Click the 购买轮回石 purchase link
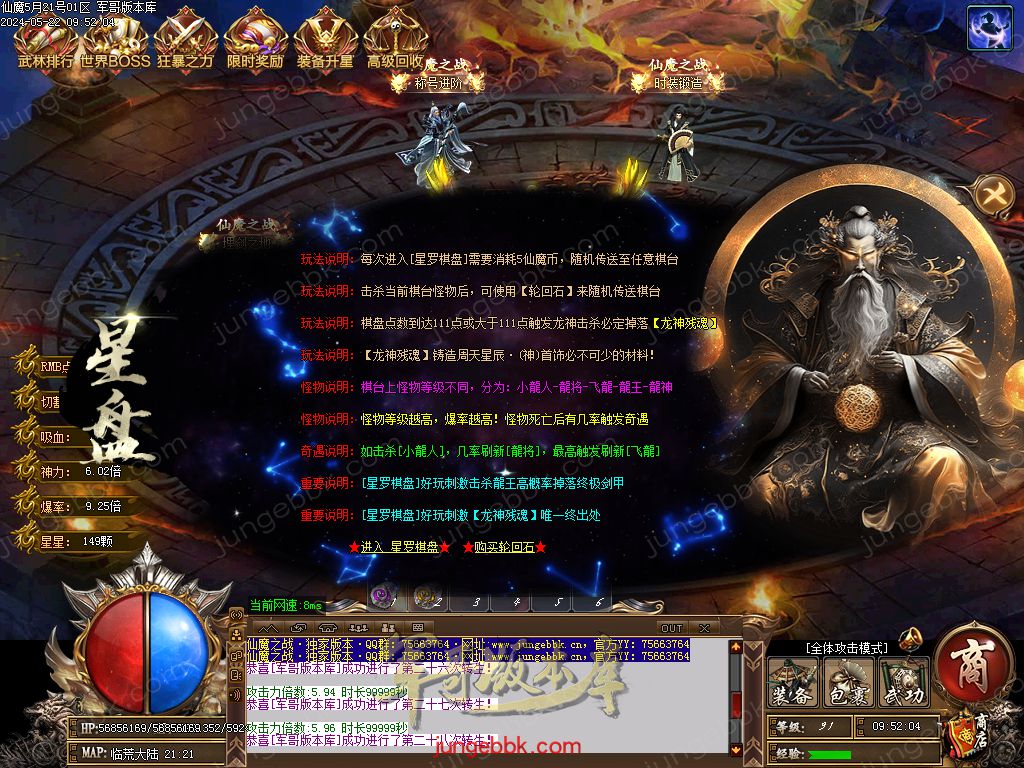Viewport: 1024px width, 768px height. [504, 547]
